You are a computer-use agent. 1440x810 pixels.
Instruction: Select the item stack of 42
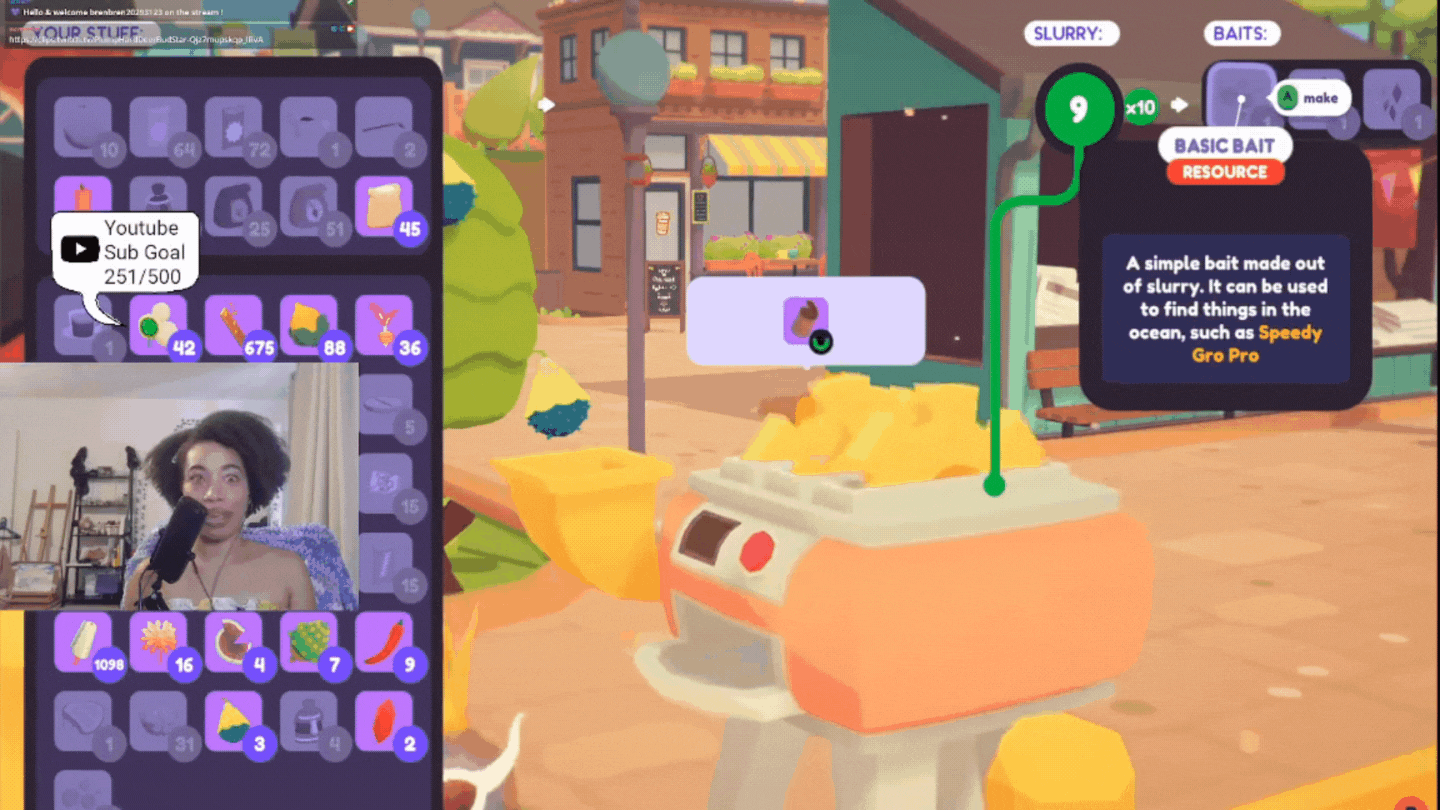[x=159, y=325]
